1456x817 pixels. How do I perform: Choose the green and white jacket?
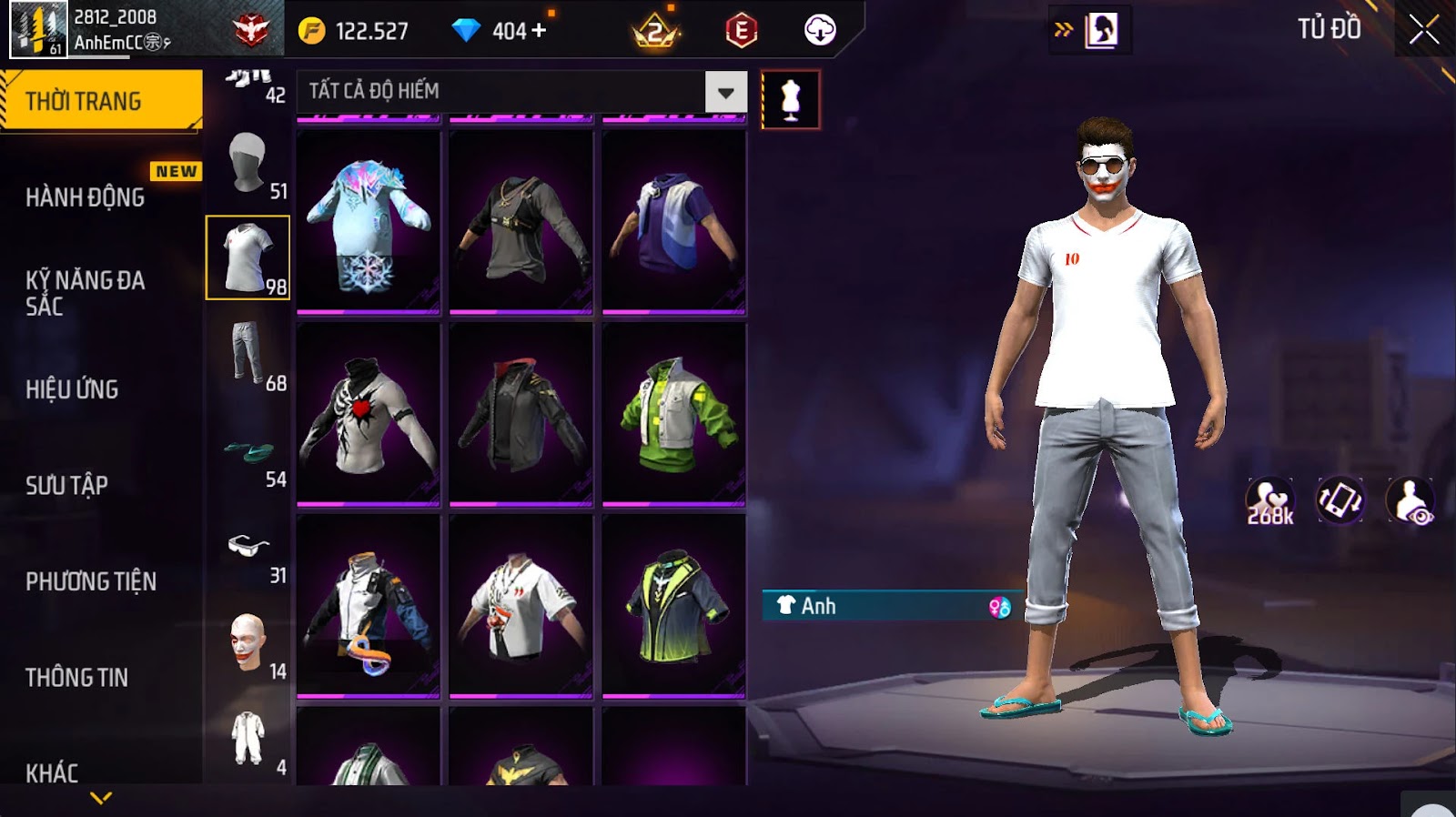674,415
